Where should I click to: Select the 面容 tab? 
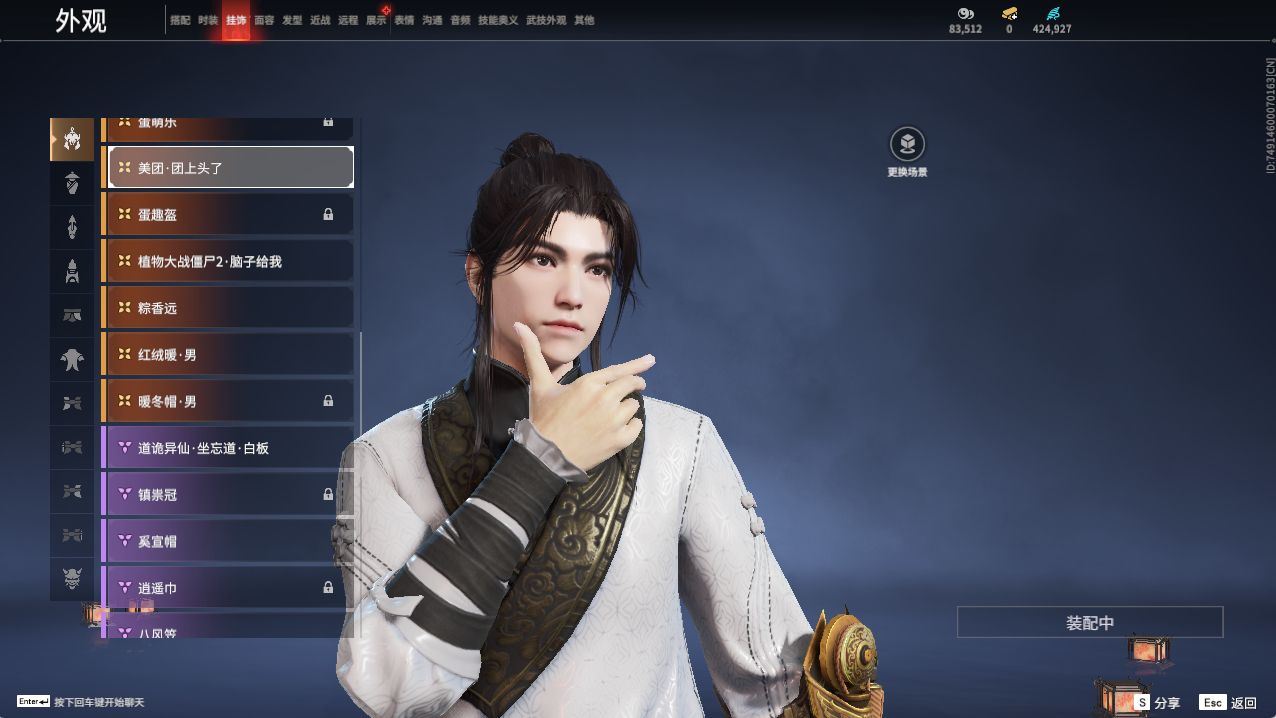pos(264,20)
